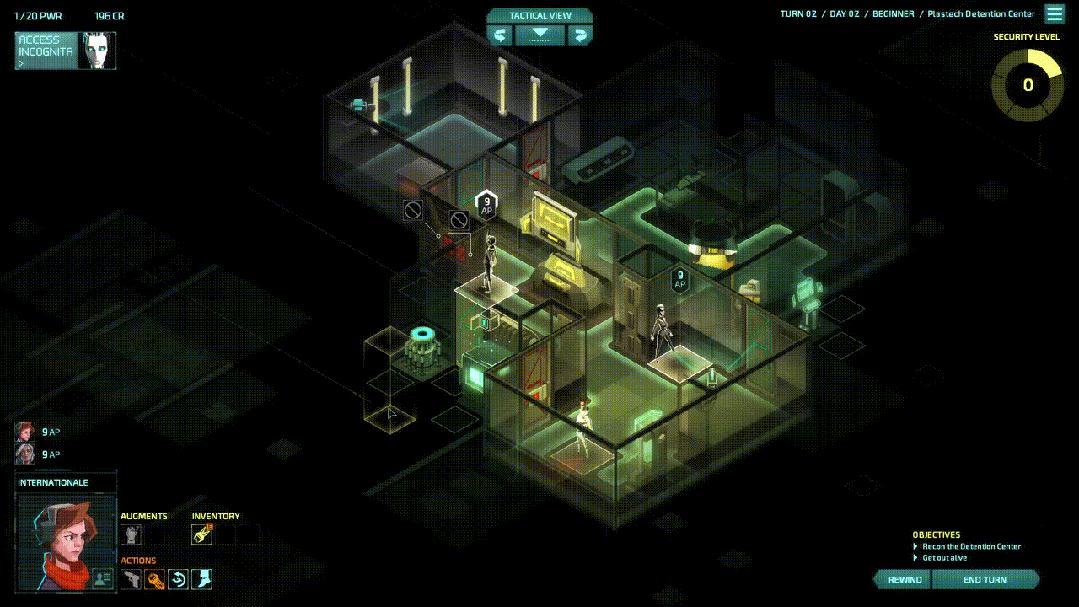Toggle the sprint boot action

click(x=201, y=579)
